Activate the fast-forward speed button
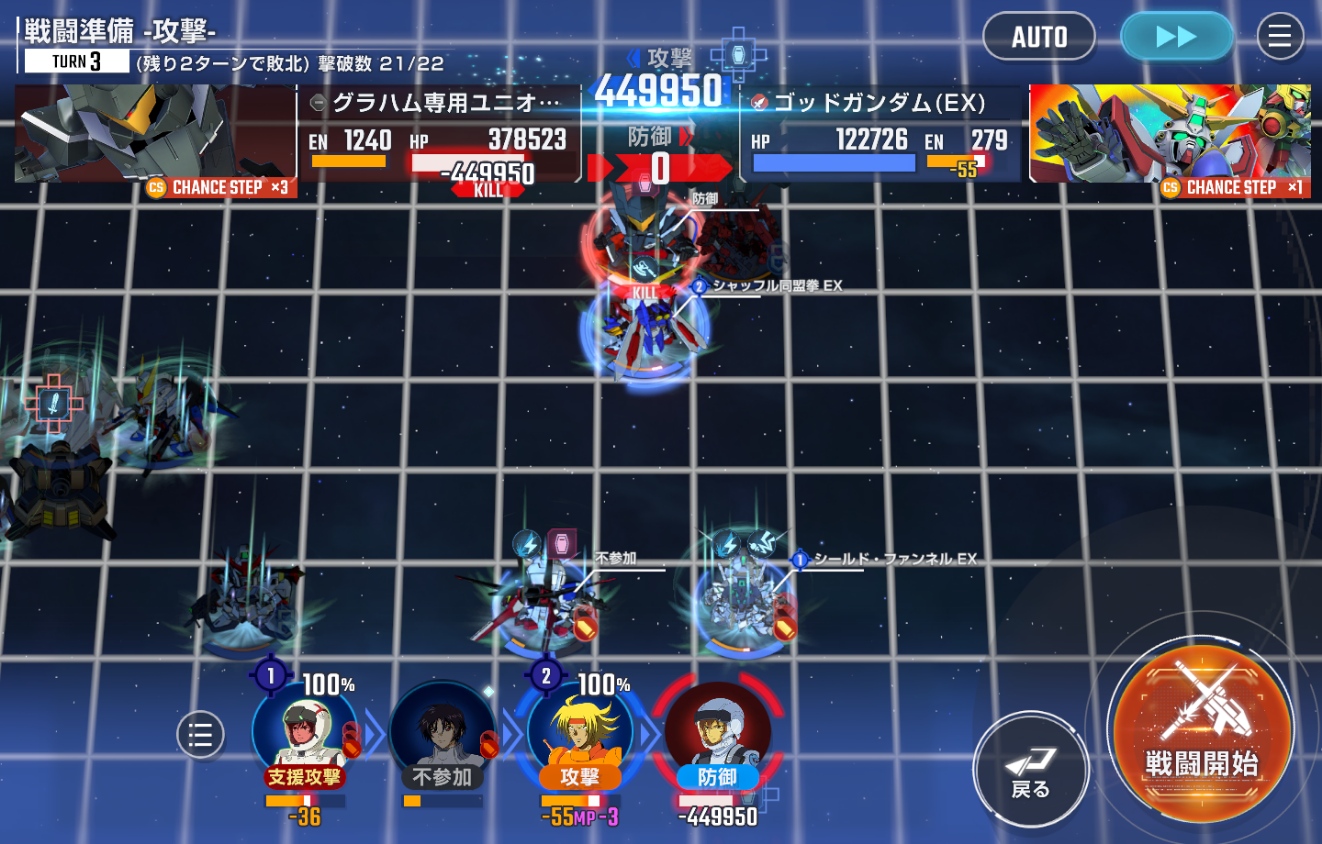This screenshot has width=1322, height=844. click(1176, 37)
